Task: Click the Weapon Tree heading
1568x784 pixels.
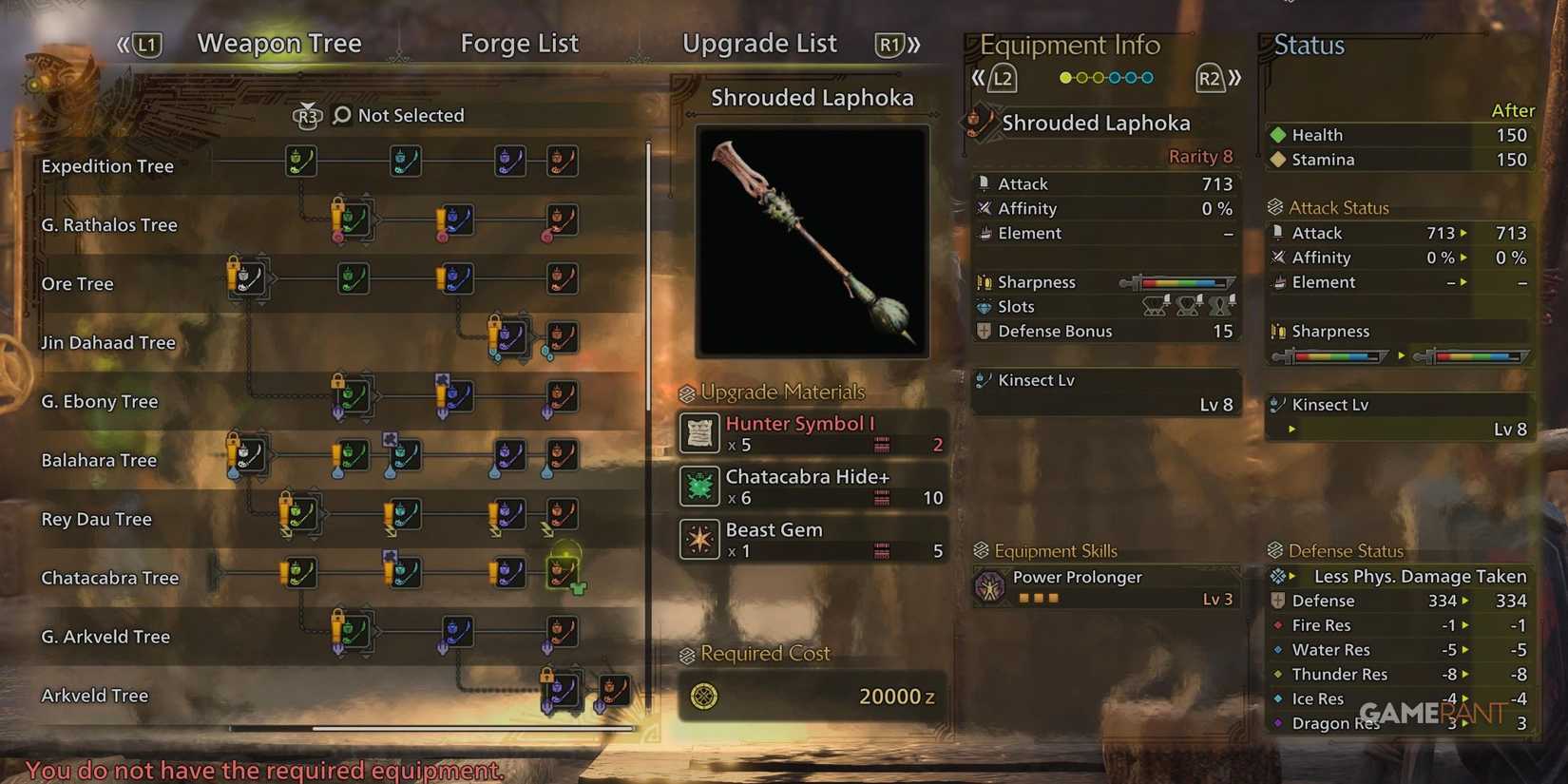Action: [x=278, y=43]
